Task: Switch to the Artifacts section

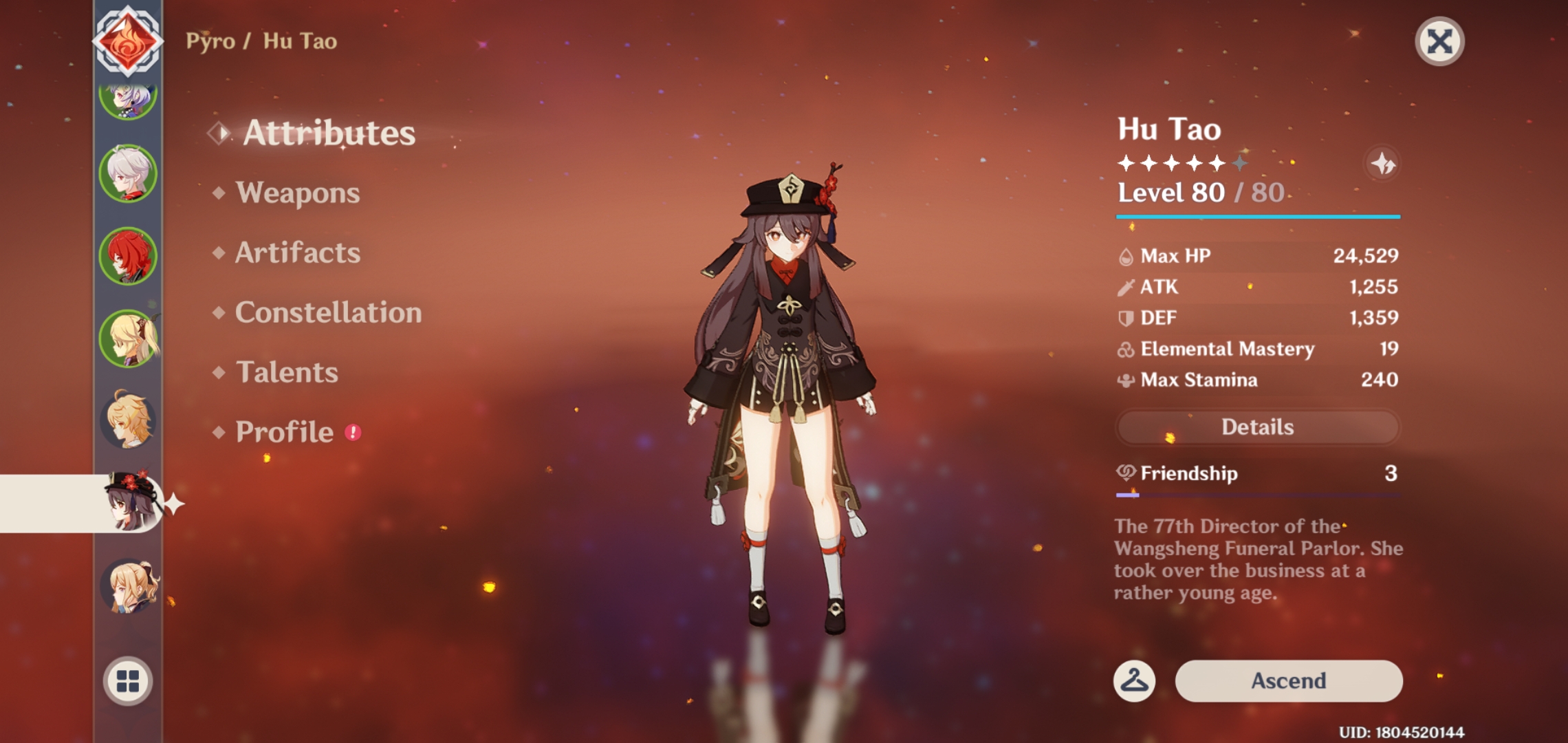Action: coord(297,253)
